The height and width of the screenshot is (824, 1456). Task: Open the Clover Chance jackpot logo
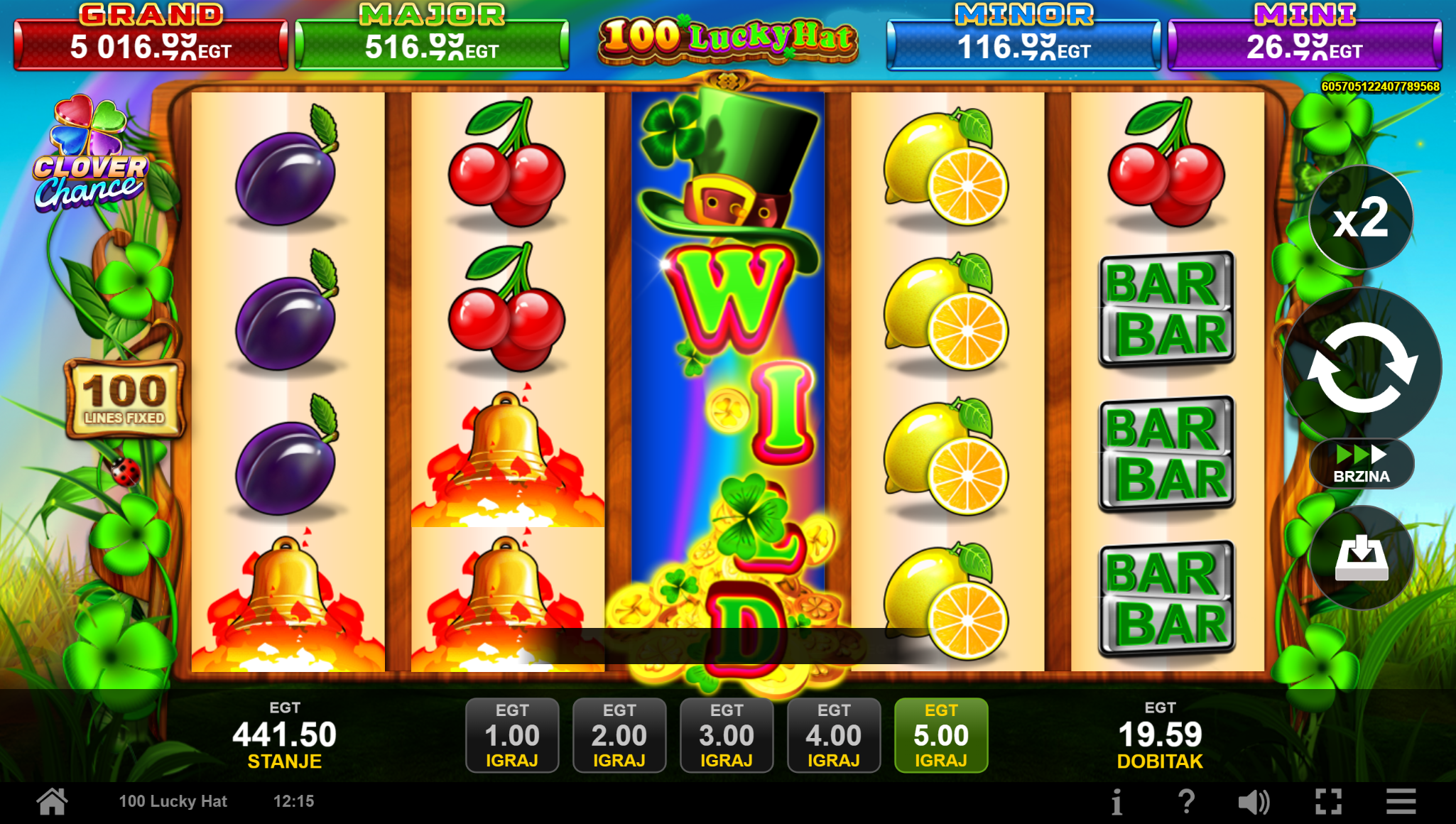91,156
